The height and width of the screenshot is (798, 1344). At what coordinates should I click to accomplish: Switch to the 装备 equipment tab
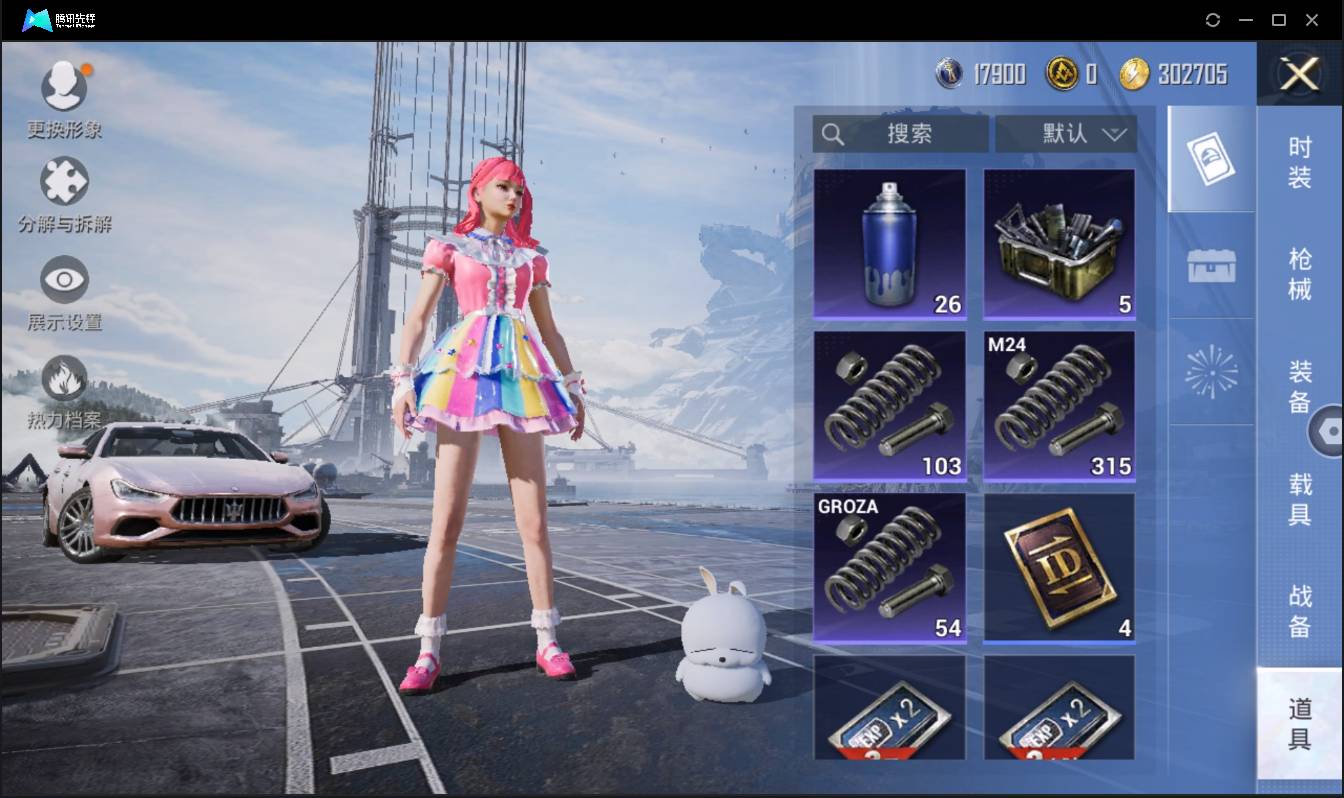click(1299, 386)
